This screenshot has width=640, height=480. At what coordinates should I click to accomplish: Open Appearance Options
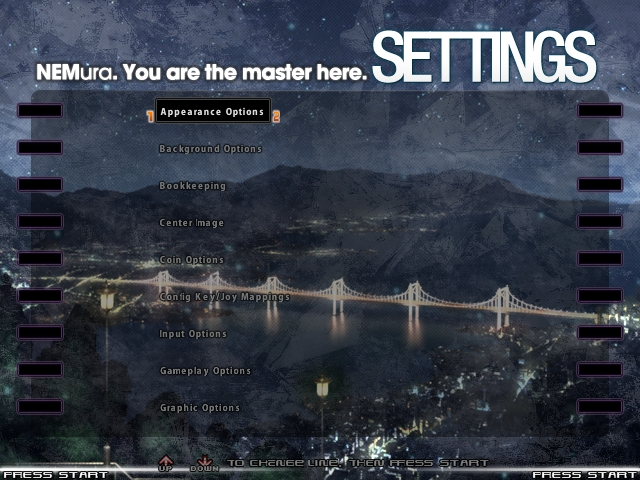[212, 112]
